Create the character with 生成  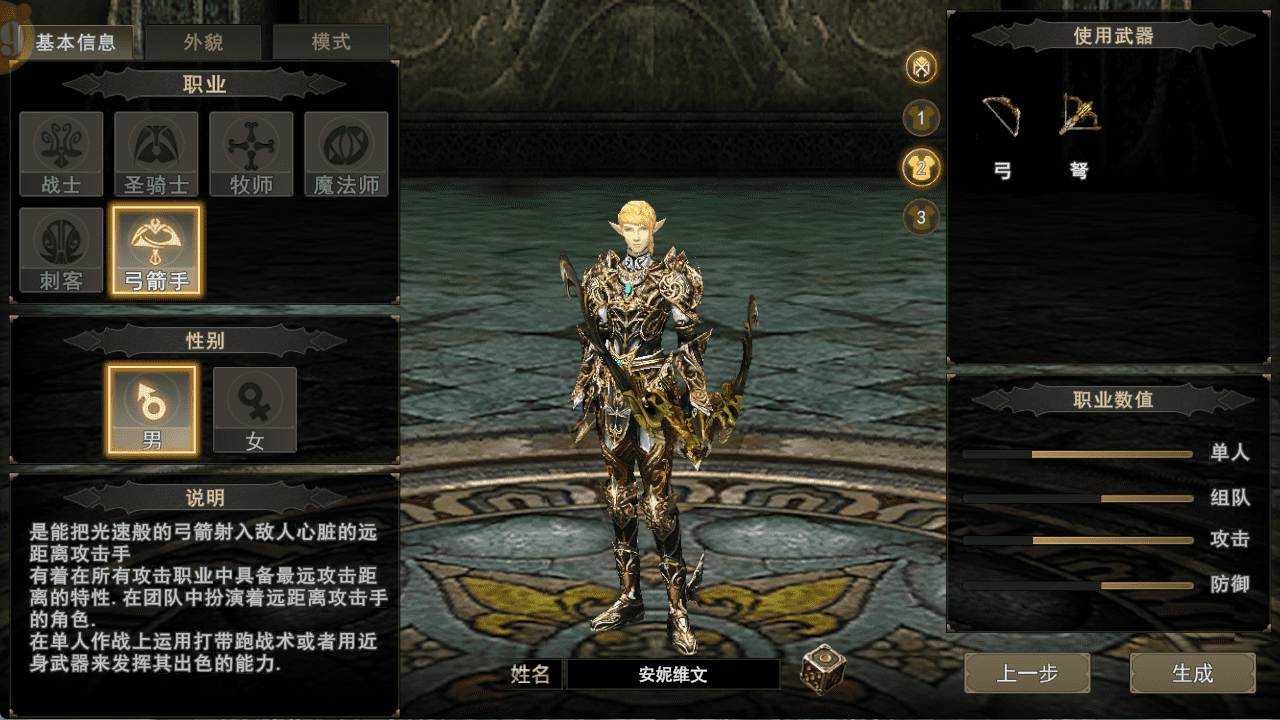click(x=1192, y=673)
